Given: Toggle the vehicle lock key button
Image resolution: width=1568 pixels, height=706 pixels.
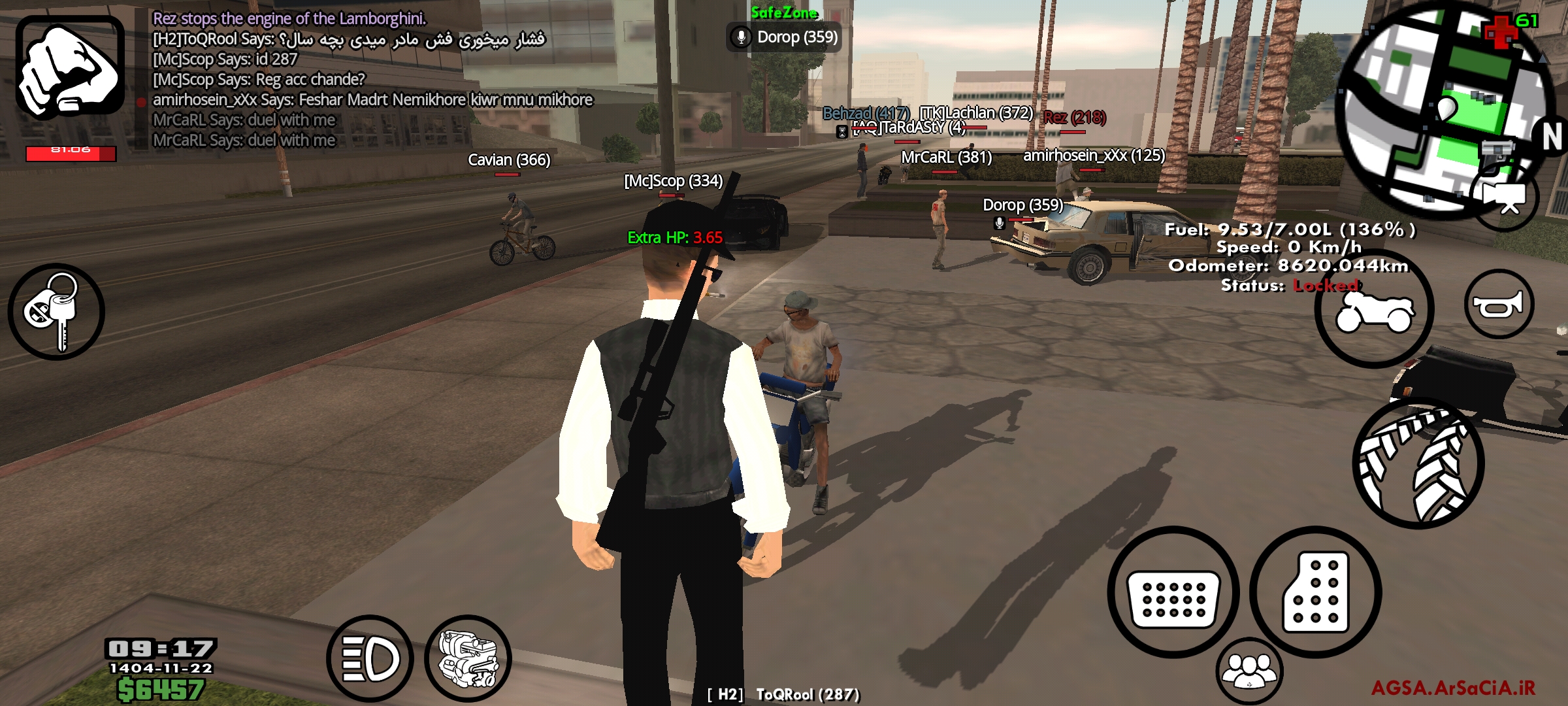Looking at the screenshot, I should coord(56,312).
